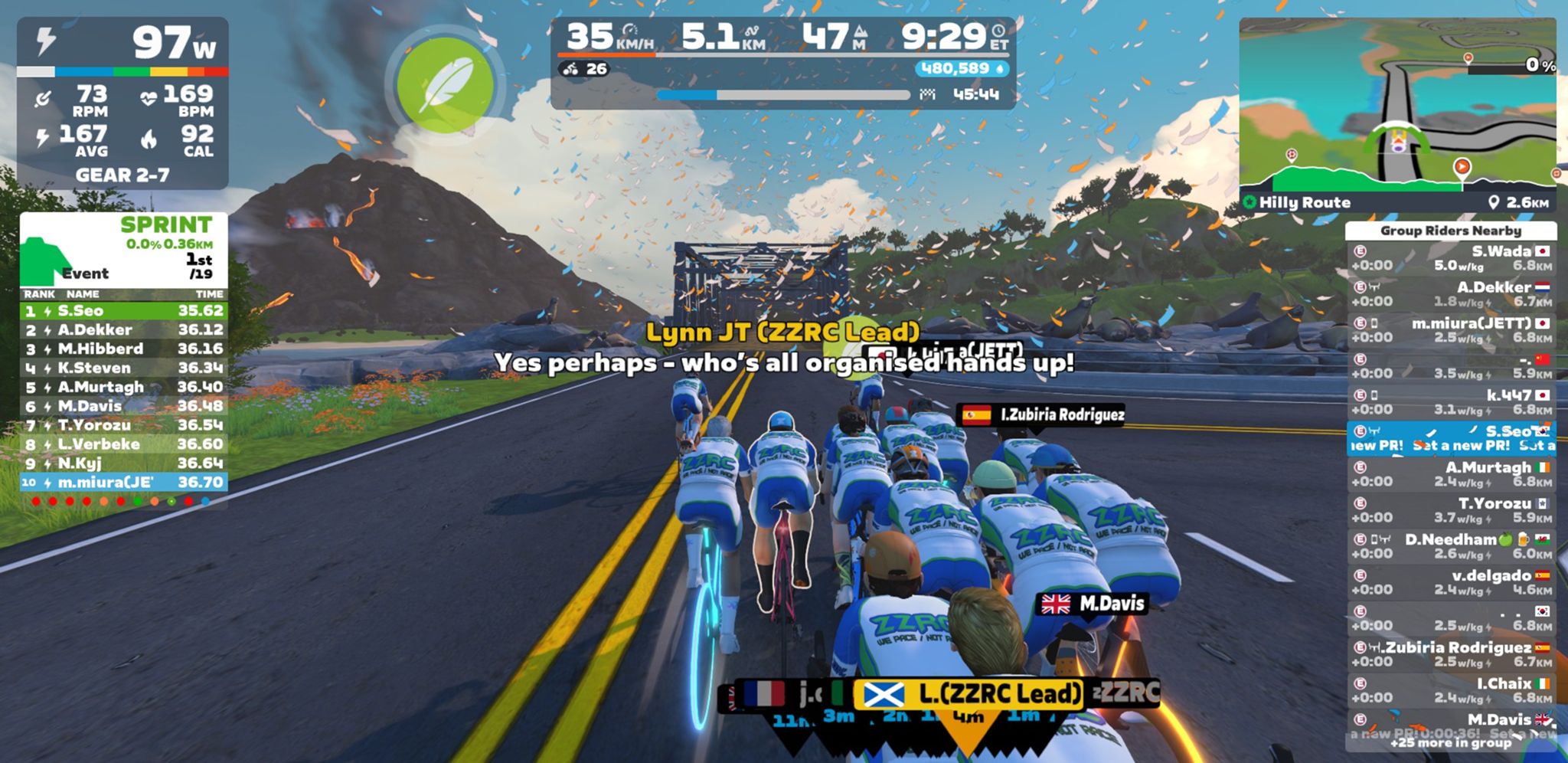The width and height of the screenshot is (1568, 763).
Task: Open the power and gear stats panel
Action: [x=122, y=103]
